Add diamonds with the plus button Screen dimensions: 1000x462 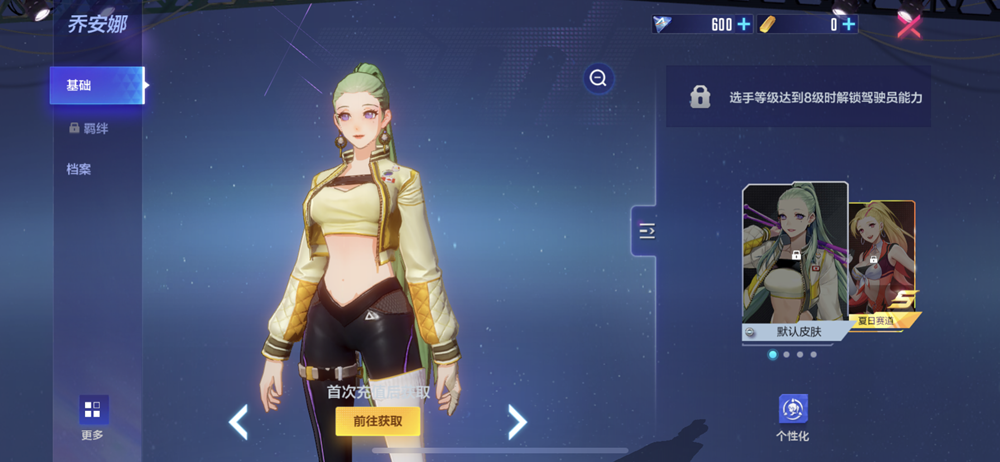click(743, 25)
